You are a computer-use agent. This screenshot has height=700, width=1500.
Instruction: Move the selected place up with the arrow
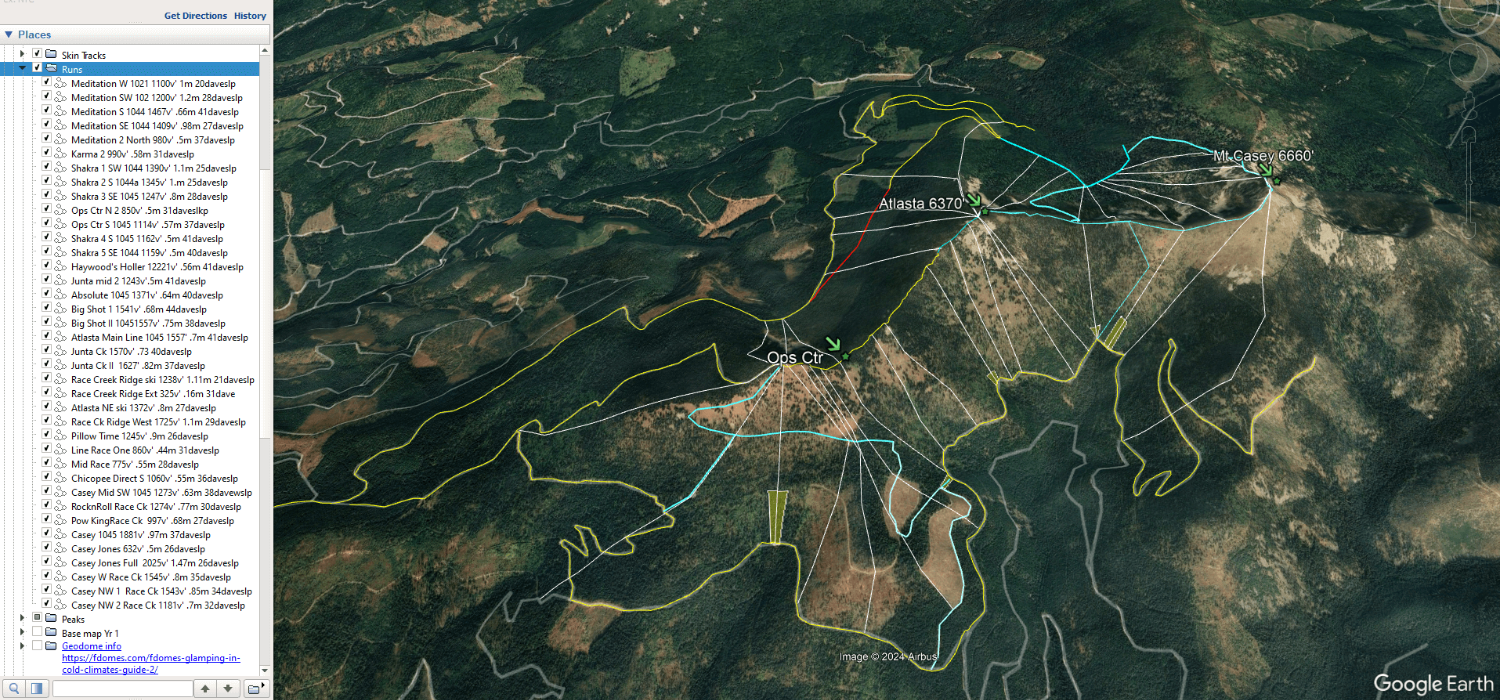[205, 688]
